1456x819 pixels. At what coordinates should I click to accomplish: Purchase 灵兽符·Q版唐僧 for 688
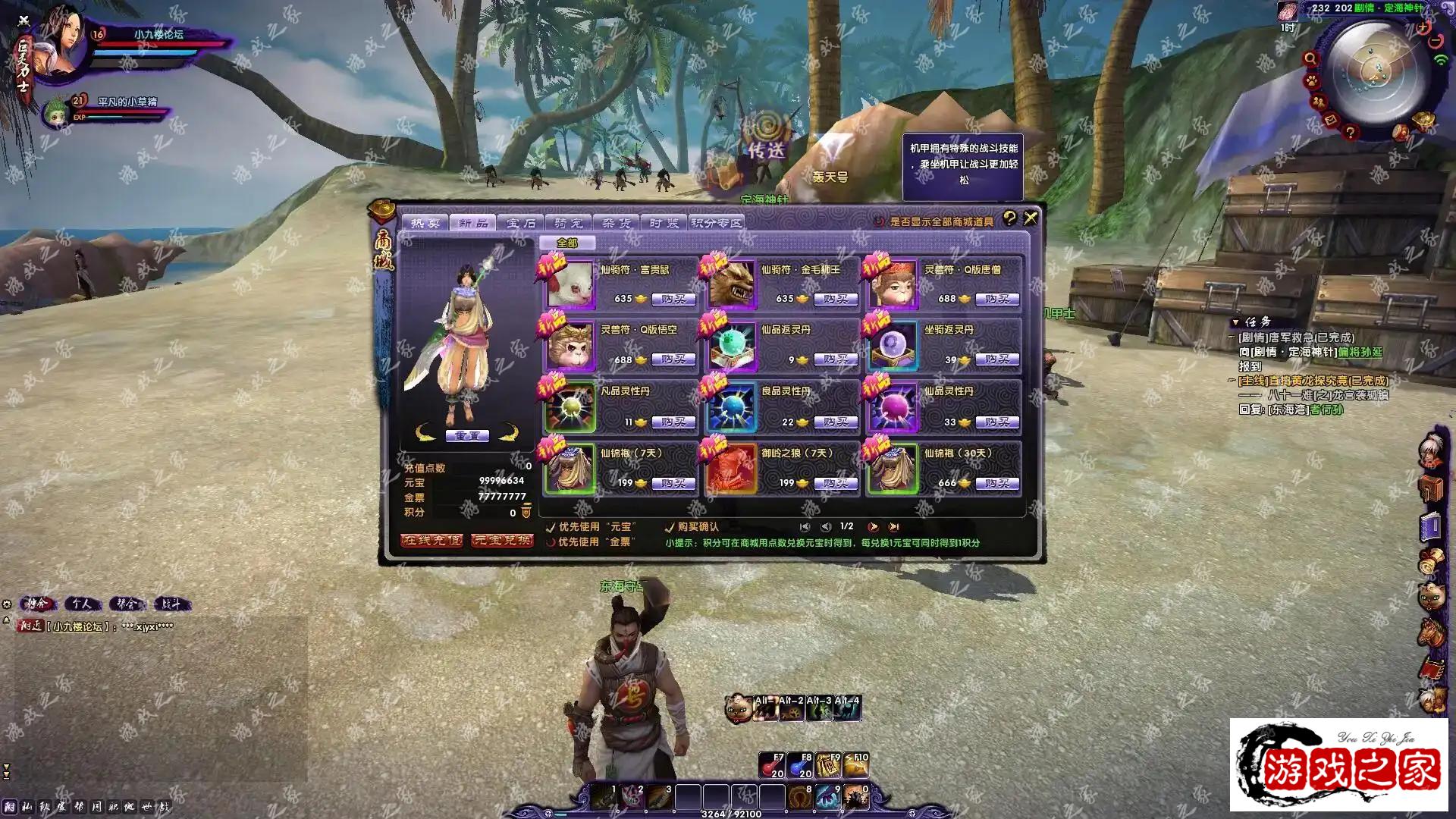pyautogui.click(x=997, y=299)
